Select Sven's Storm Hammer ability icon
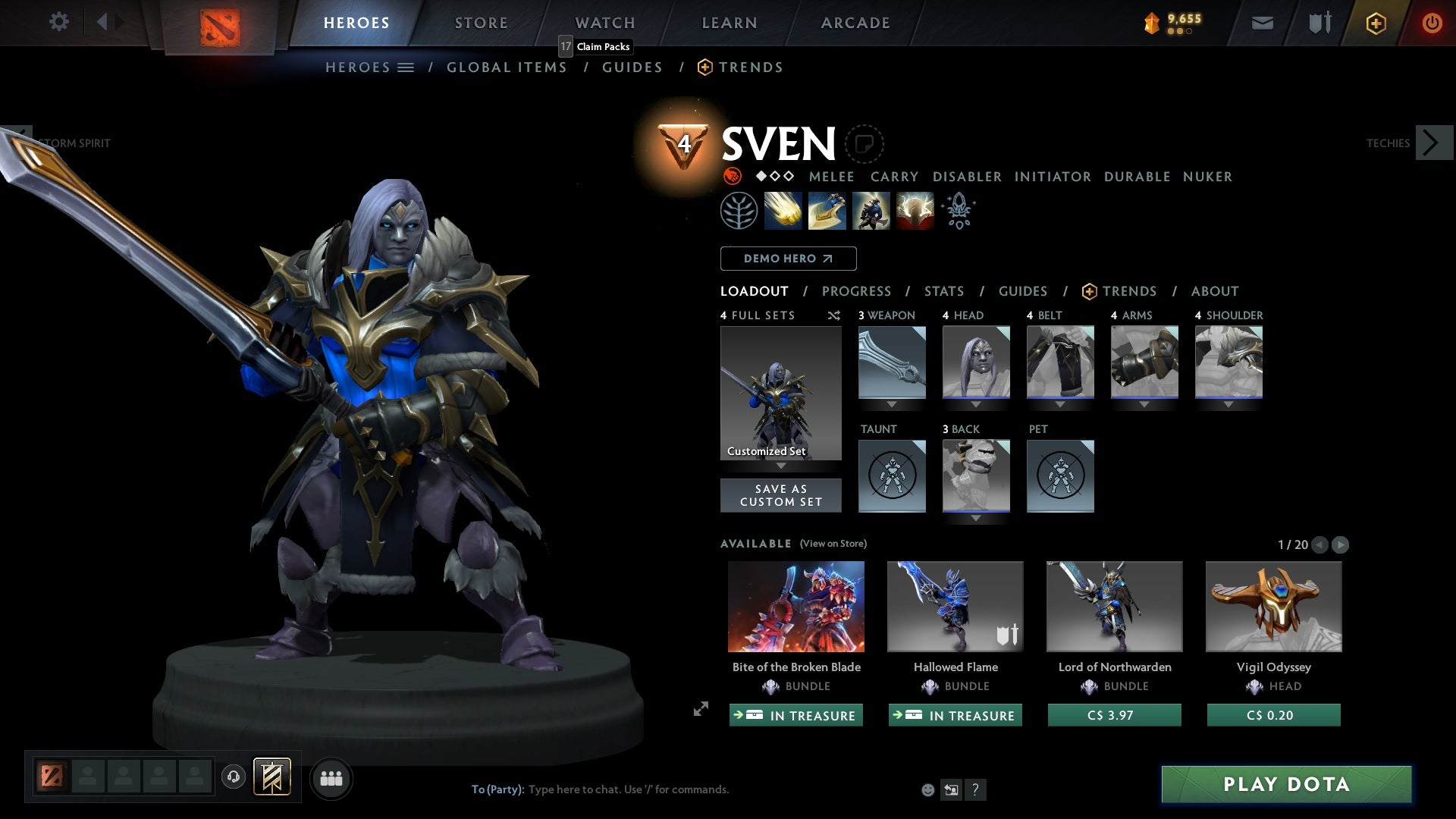The image size is (1456, 819). click(782, 210)
